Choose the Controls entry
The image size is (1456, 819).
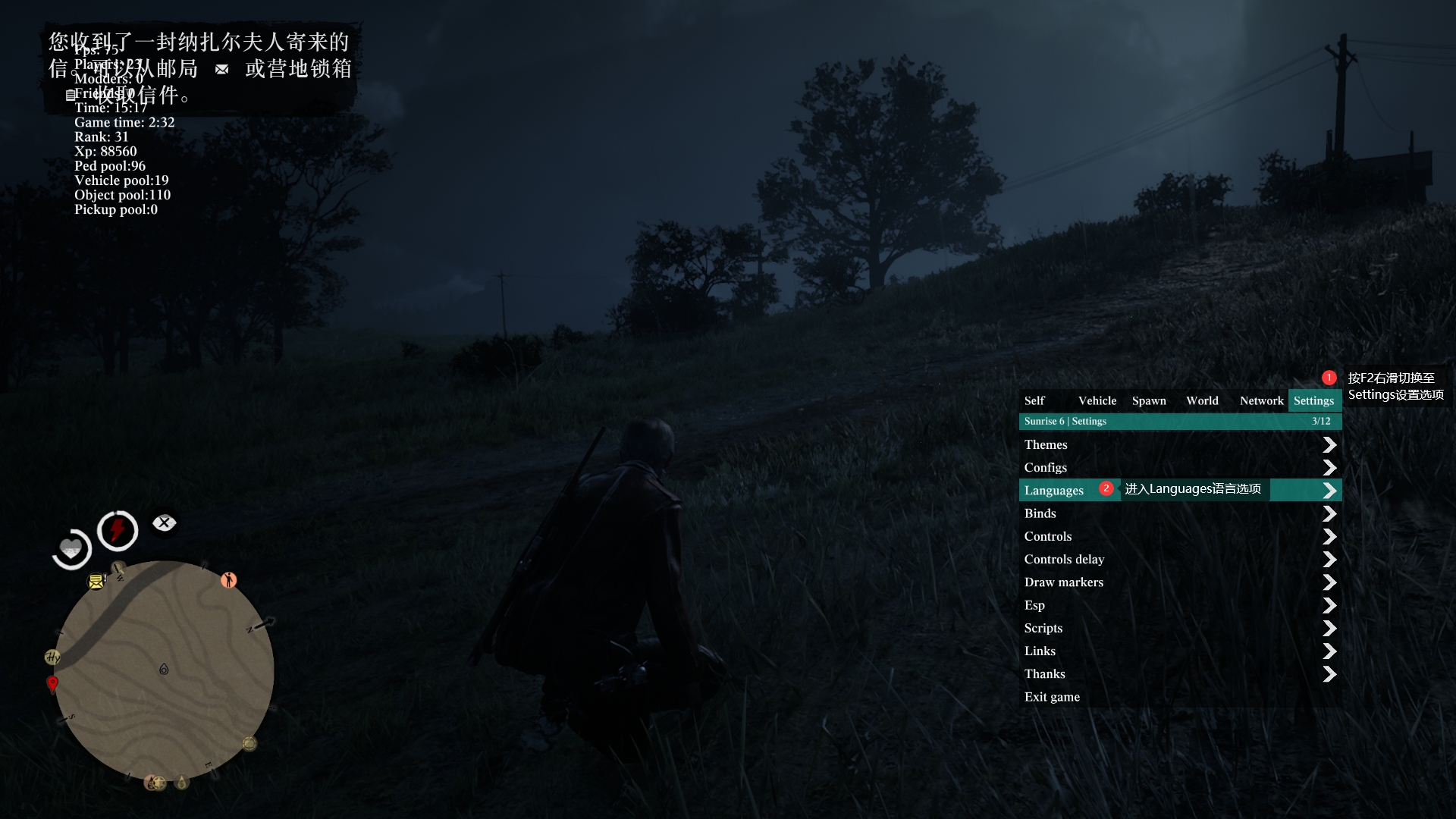[1048, 536]
